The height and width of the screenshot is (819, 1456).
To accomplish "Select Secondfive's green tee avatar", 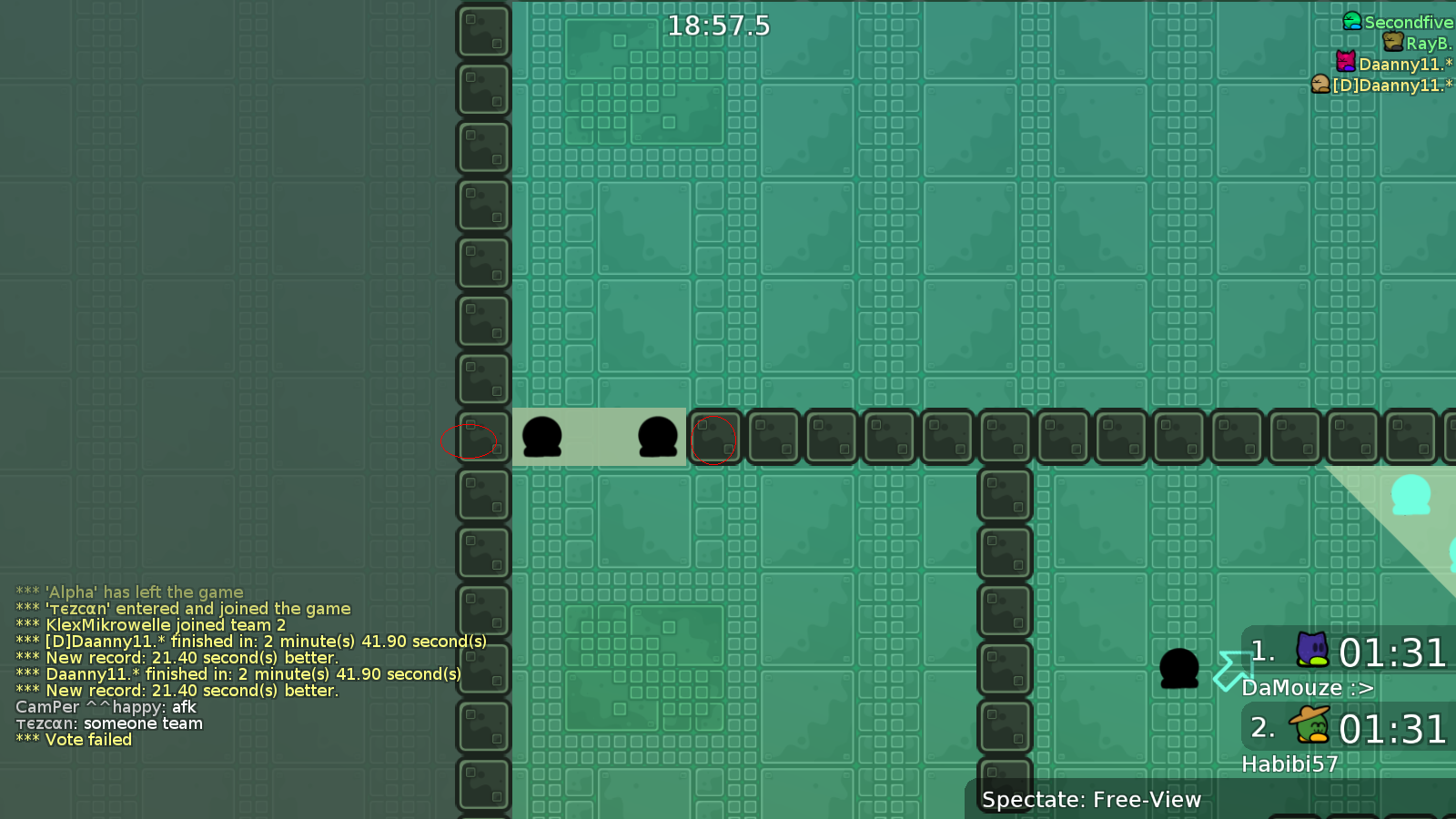I will coord(1351,21).
